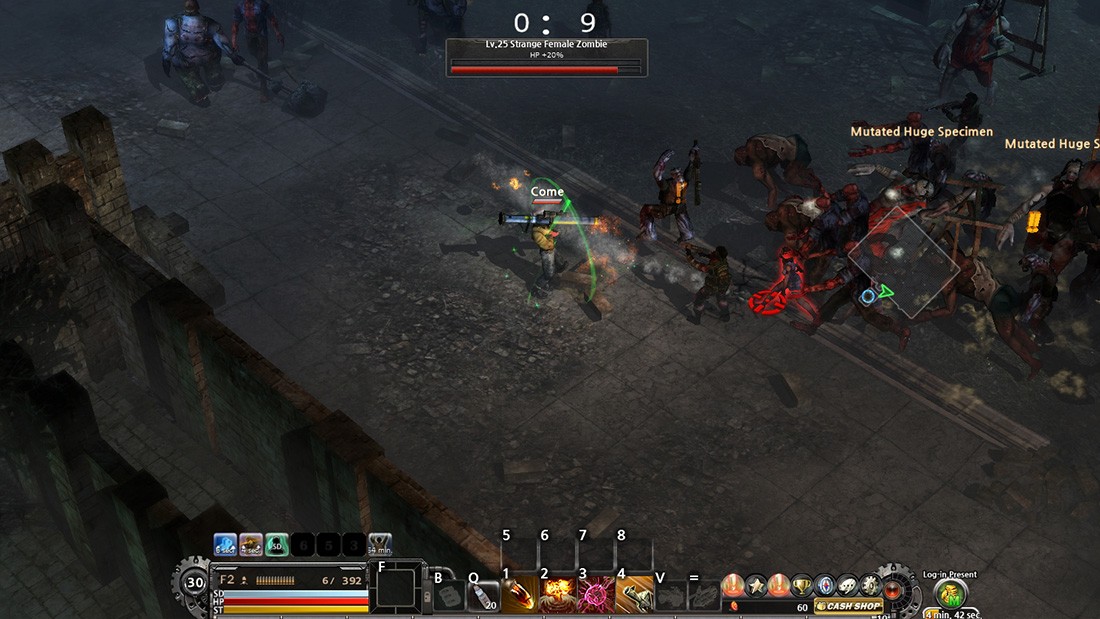This screenshot has width=1100, height=619.
Task: Click the grenade slot labeled B
Action: click(449, 596)
